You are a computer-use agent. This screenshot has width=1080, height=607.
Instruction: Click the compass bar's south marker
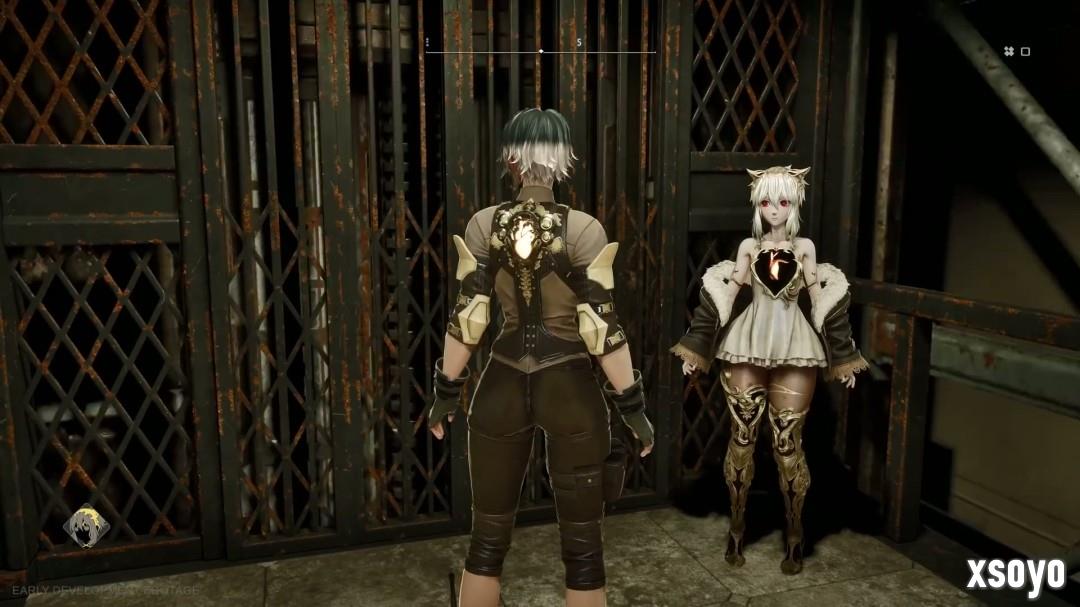click(579, 44)
